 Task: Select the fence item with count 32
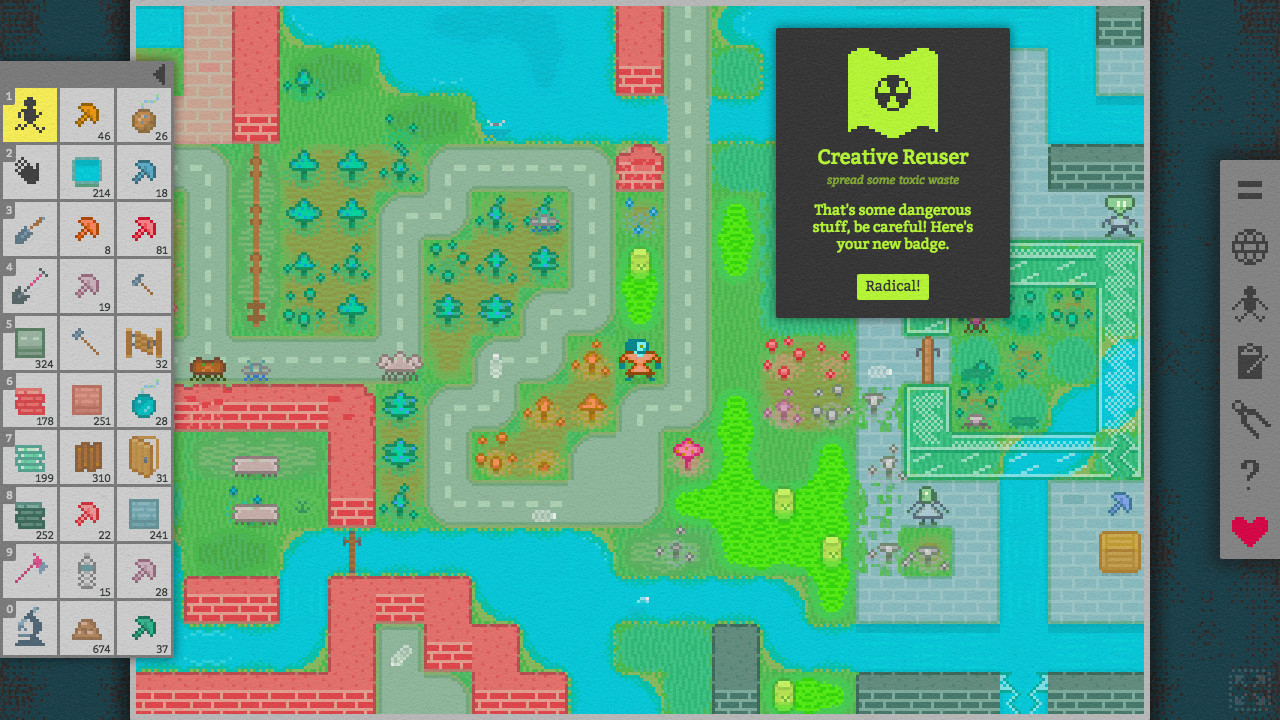point(144,343)
